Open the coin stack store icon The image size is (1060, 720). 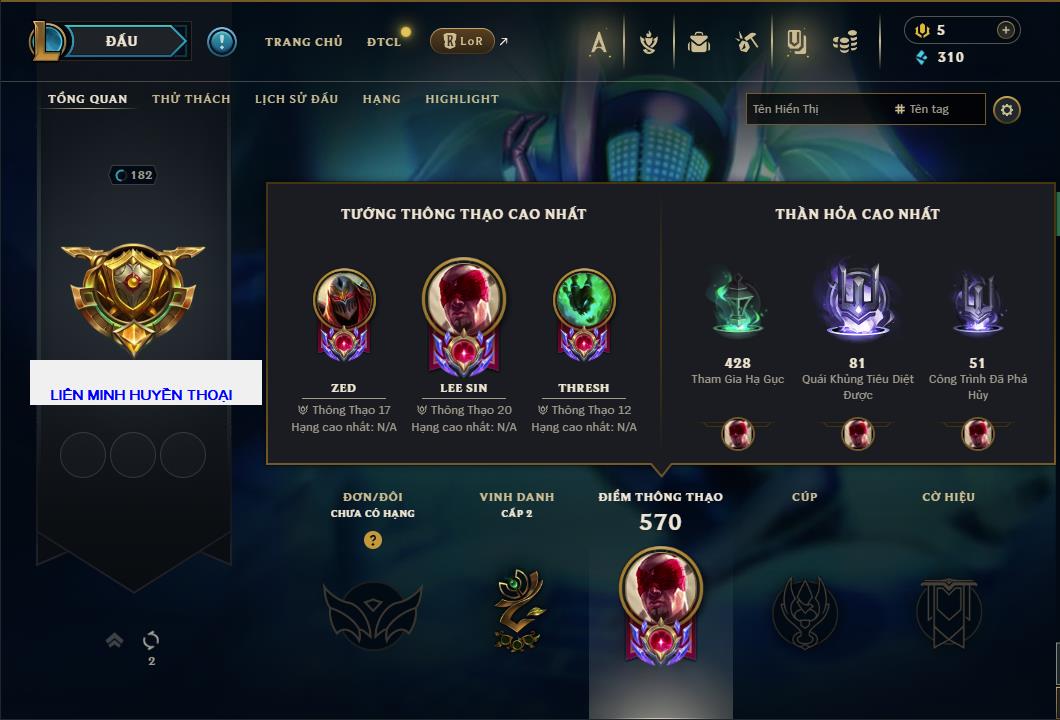846,42
